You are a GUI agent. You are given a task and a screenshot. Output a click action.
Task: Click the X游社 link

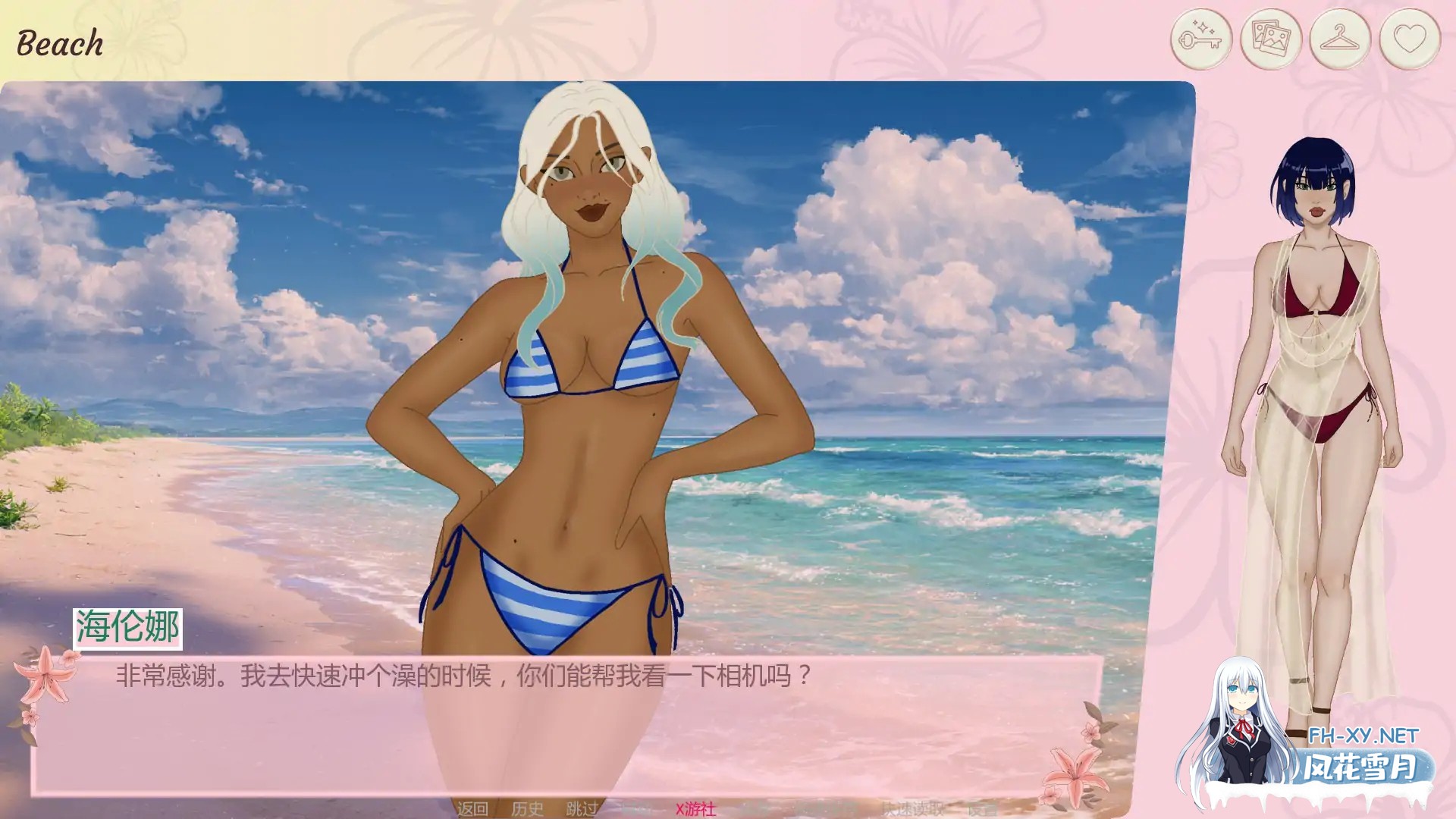[x=694, y=808]
